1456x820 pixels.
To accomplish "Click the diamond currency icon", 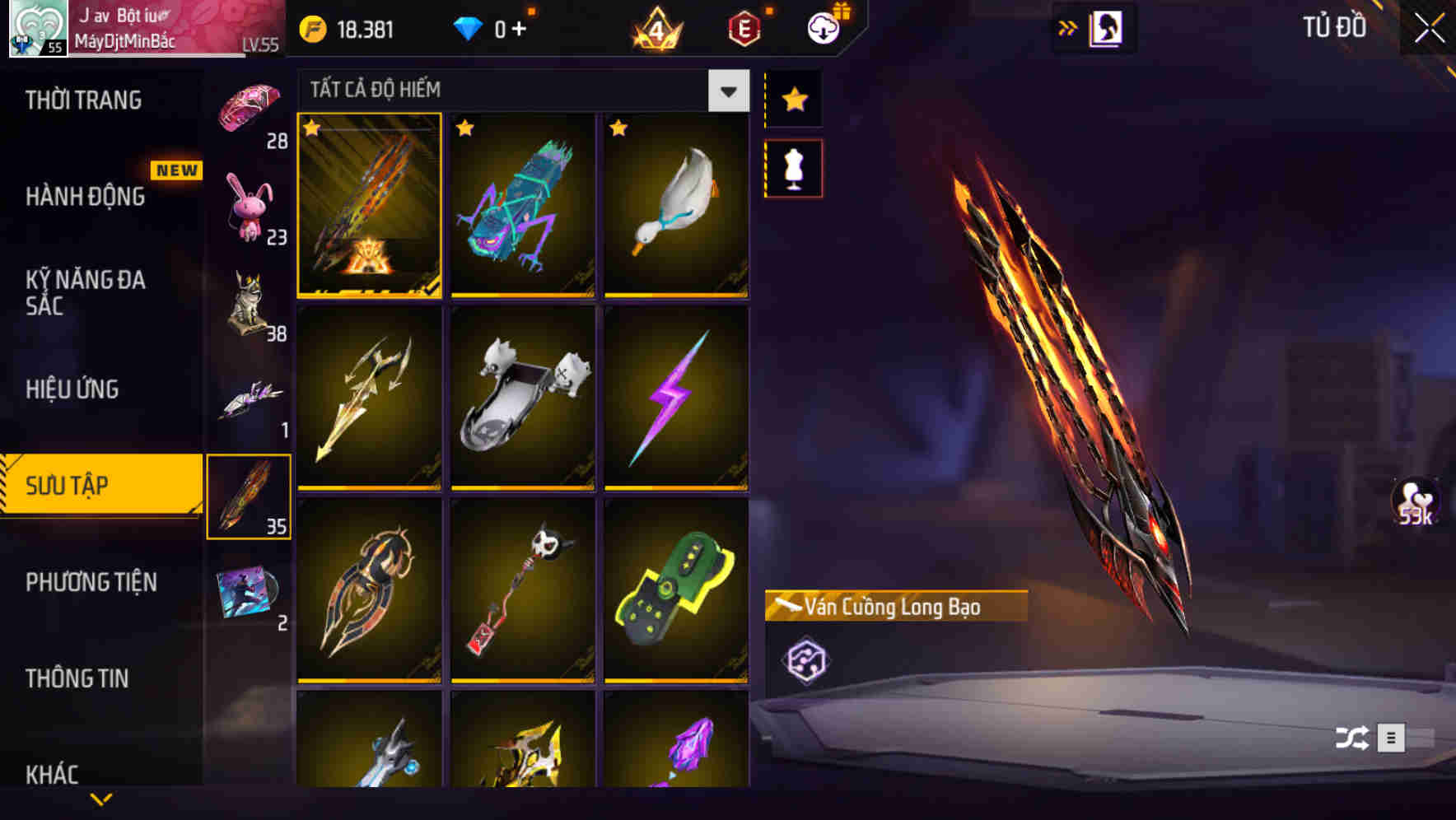I will pyautogui.click(x=468, y=27).
